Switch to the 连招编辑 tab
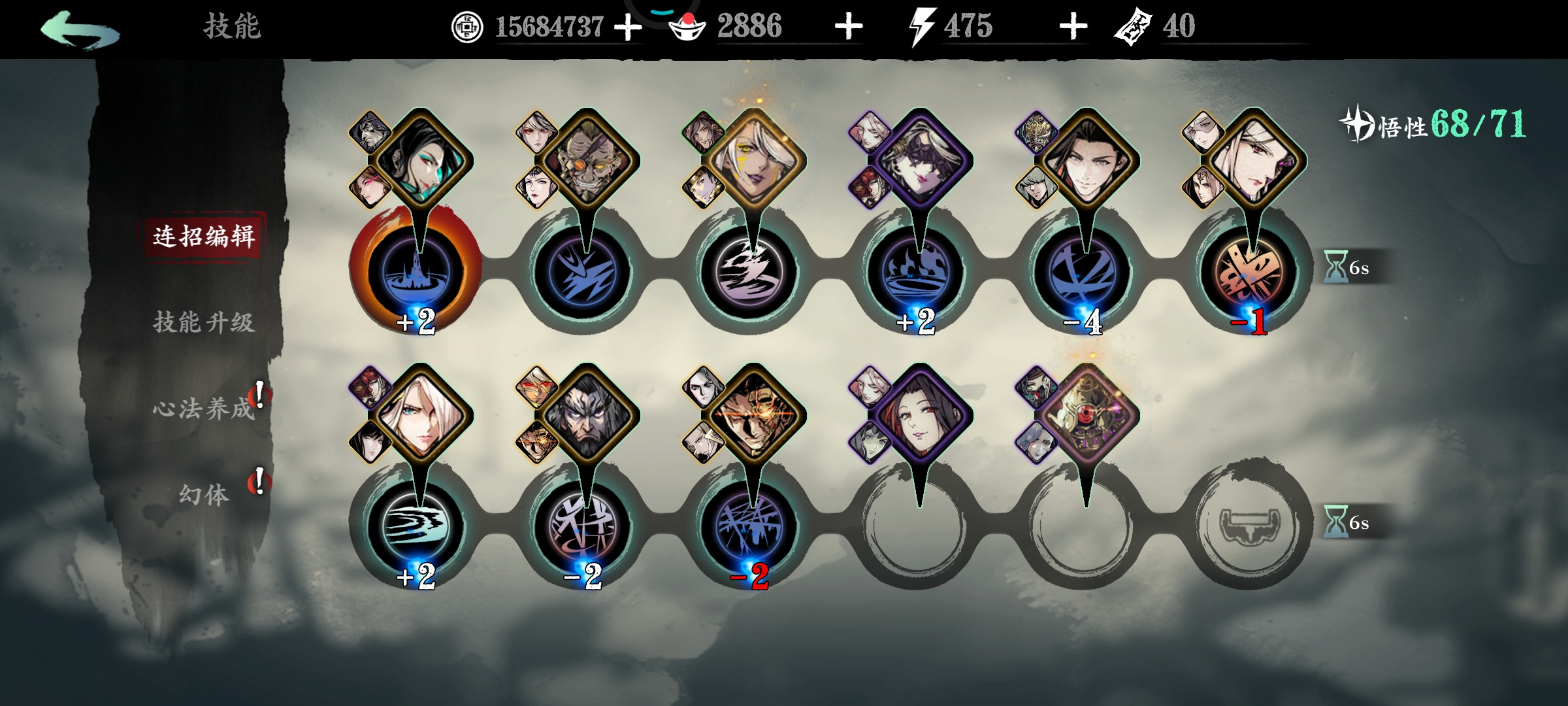Image resolution: width=1568 pixels, height=706 pixels. point(204,236)
